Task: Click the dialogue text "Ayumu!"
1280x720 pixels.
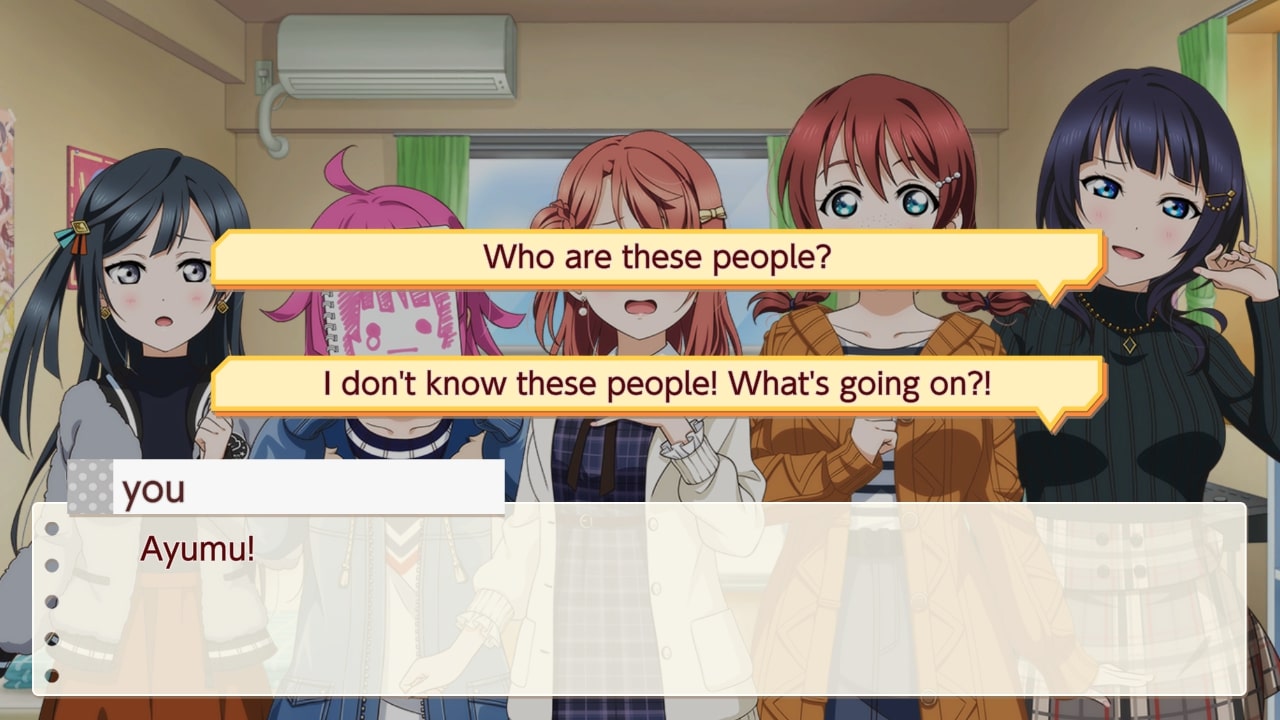Action: pos(198,548)
